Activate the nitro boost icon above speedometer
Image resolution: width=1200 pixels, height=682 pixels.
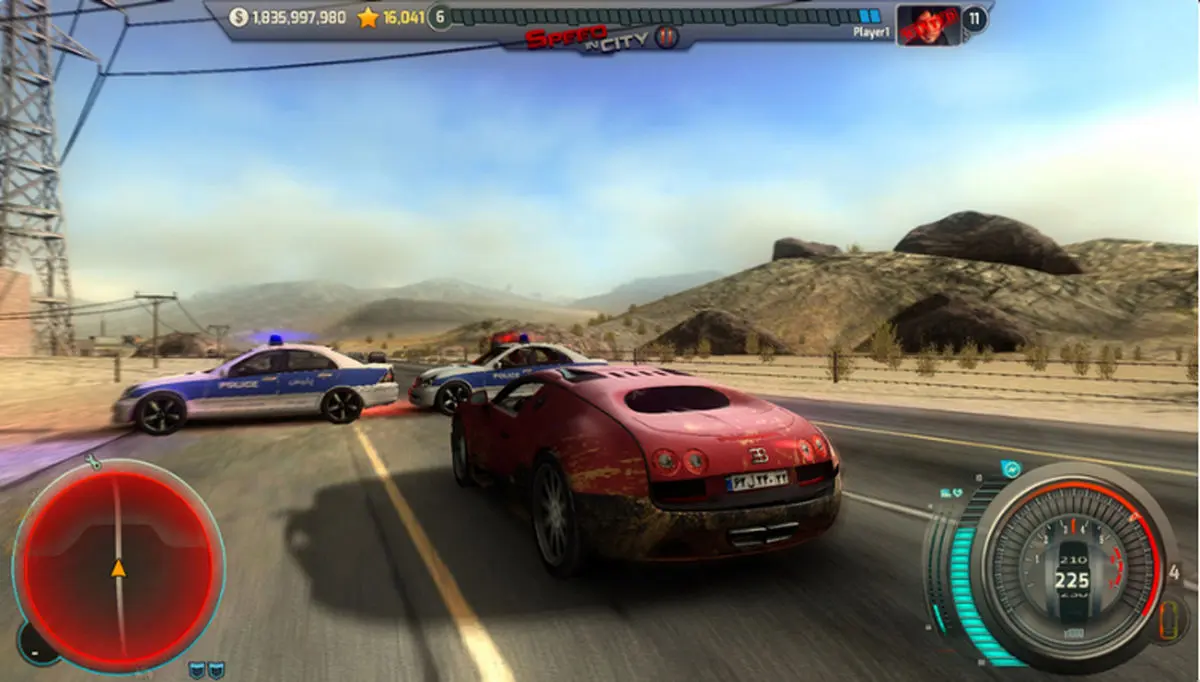click(1011, 469)
